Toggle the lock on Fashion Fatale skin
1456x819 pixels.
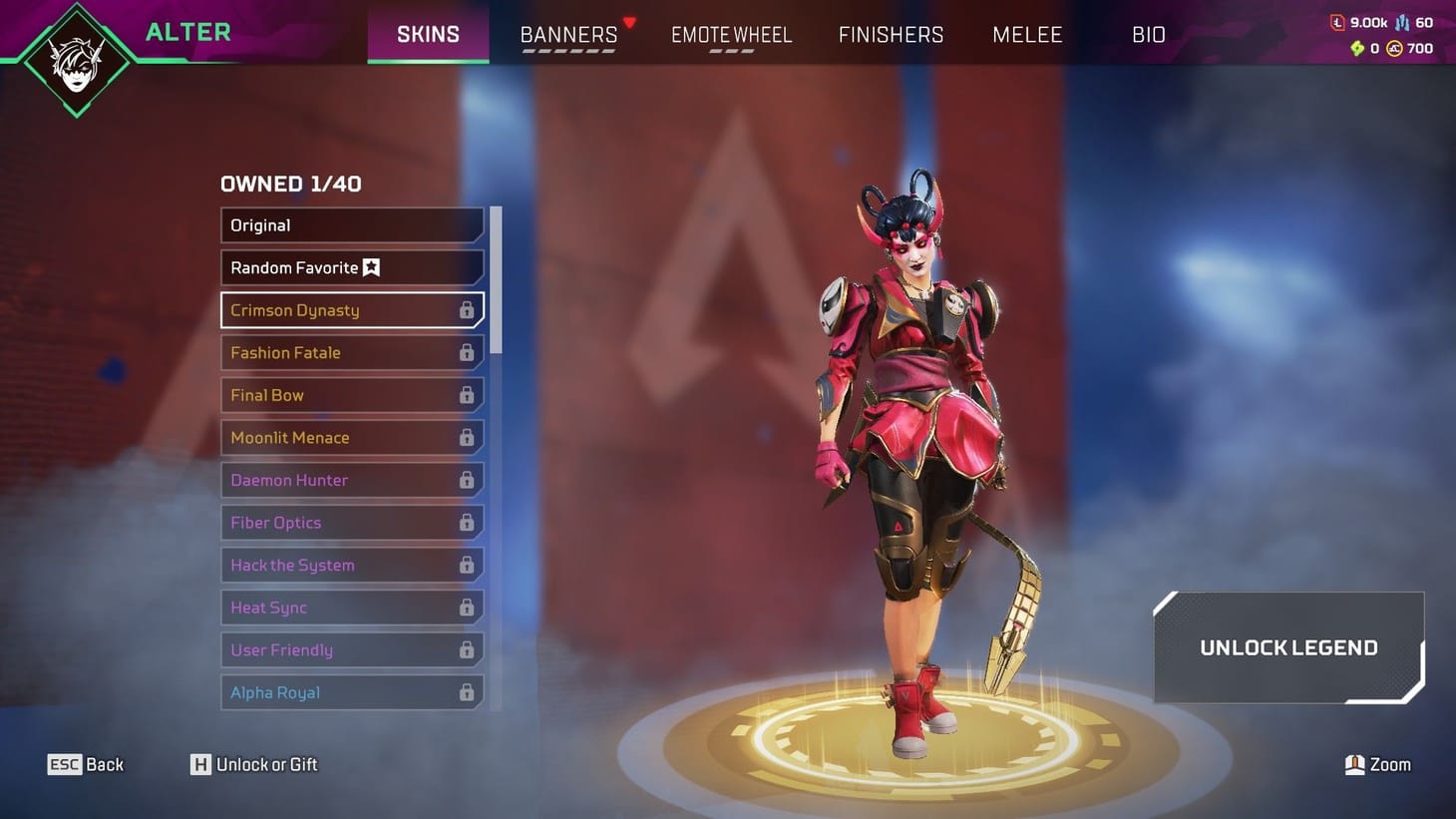tap(466, 353)
